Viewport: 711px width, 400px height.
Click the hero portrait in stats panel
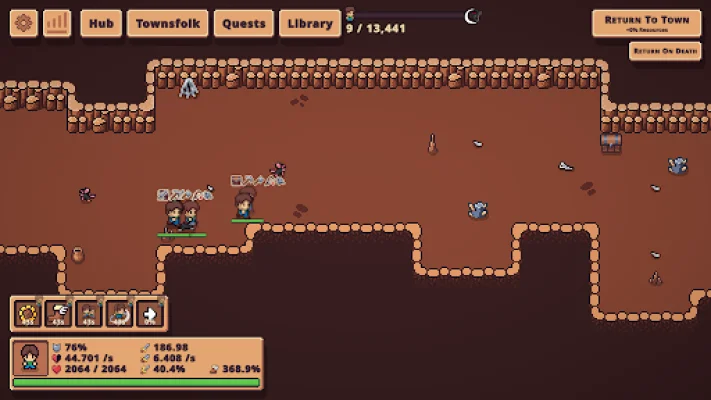pos(29,357)
